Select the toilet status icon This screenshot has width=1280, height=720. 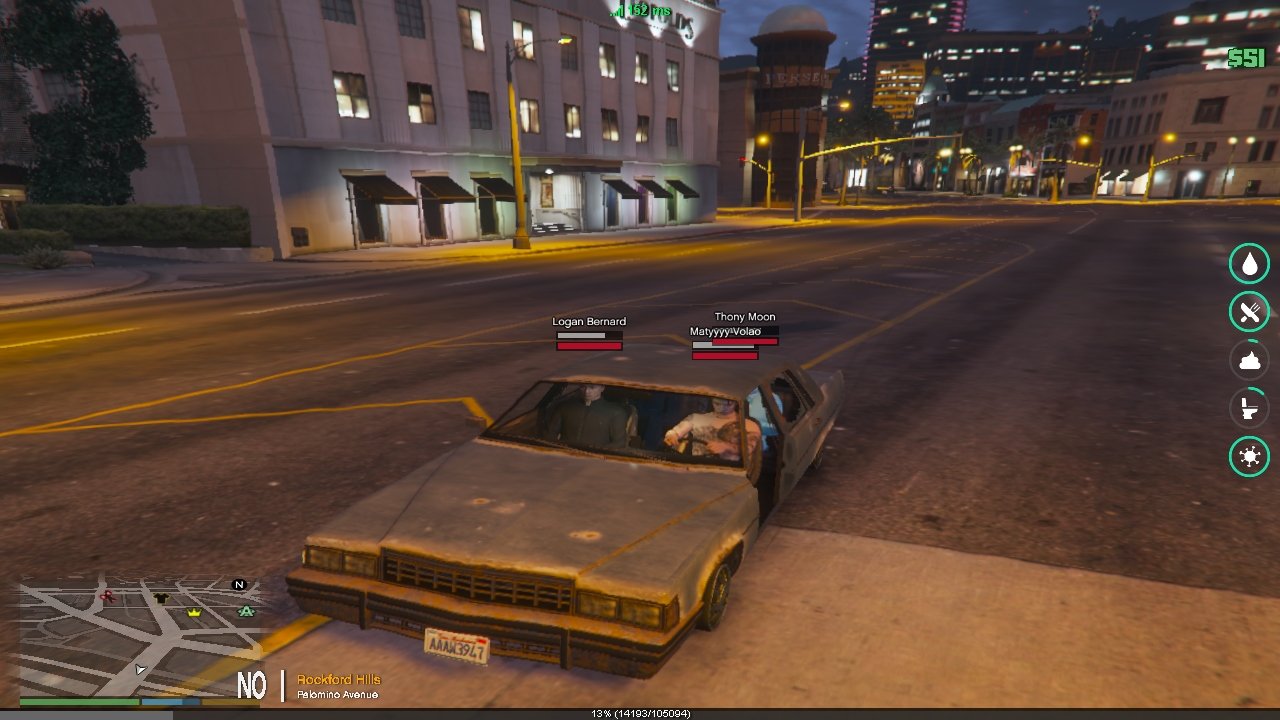(x=1249, y=408)
